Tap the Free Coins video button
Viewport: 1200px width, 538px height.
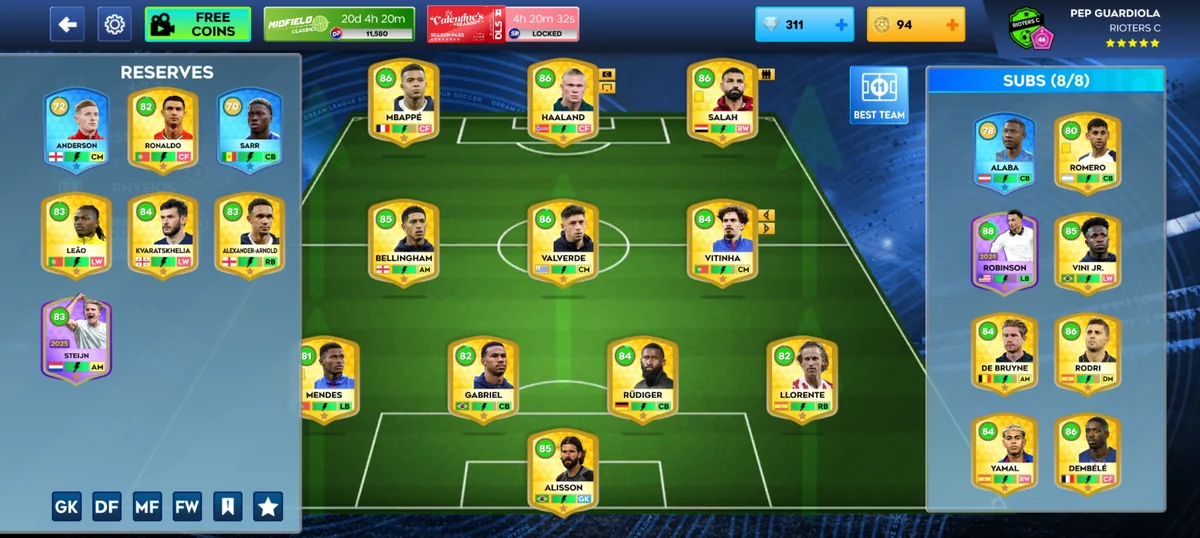pos(197,24)
